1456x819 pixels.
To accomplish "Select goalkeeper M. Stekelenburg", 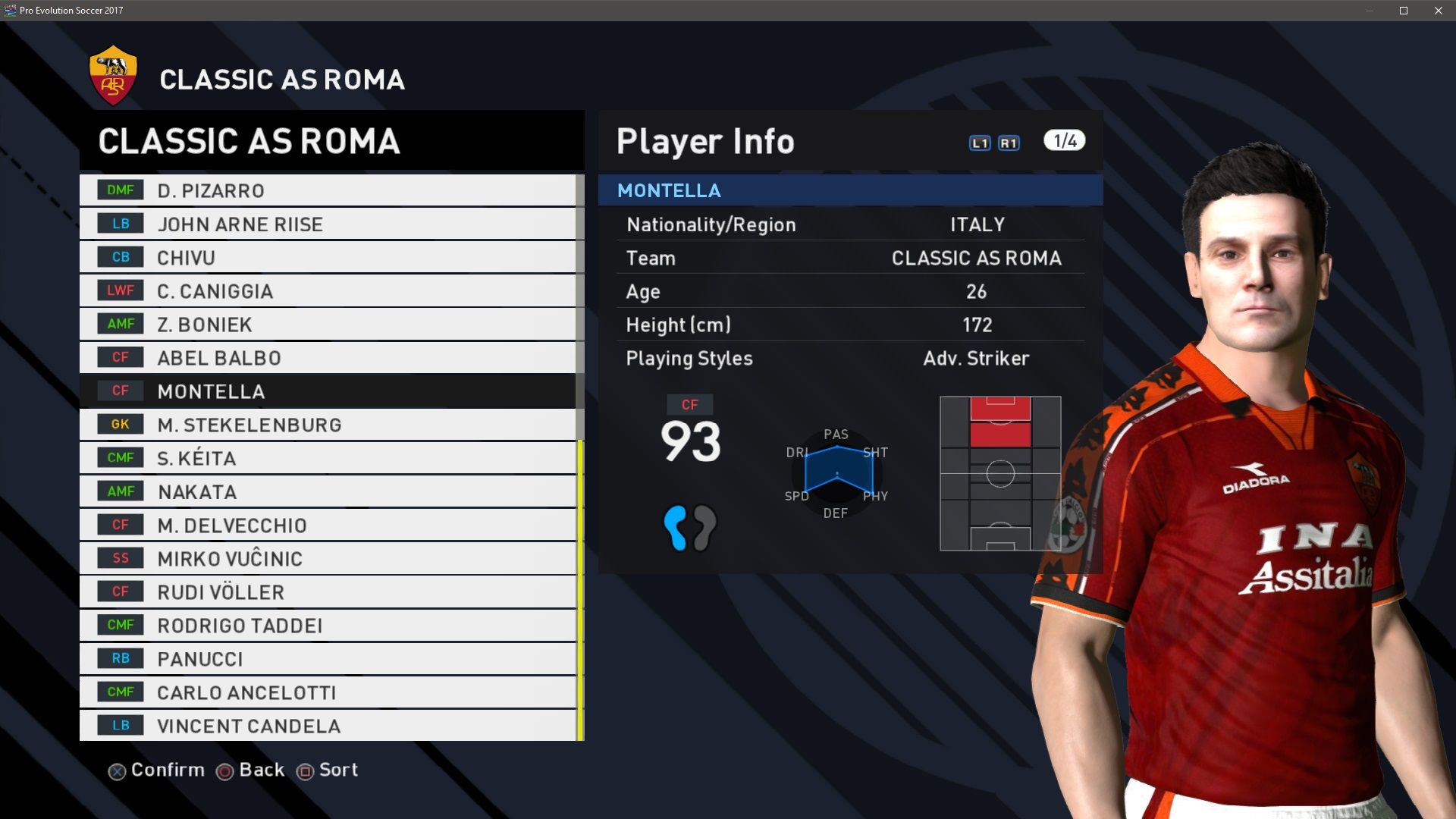I will pyautogui.click(x=328, y=425).
